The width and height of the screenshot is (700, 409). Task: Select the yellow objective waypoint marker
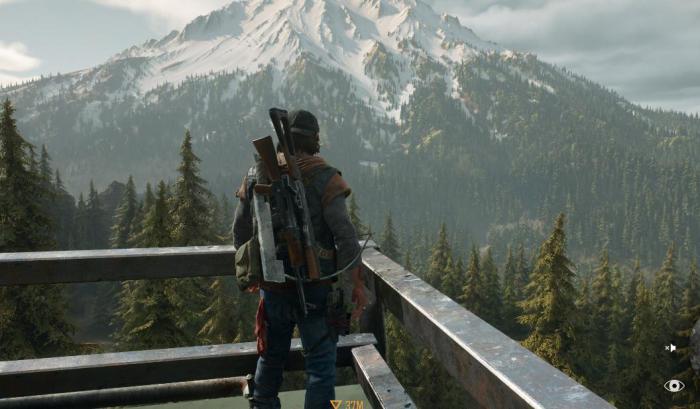pyautogui.click(x=336, y=404)
